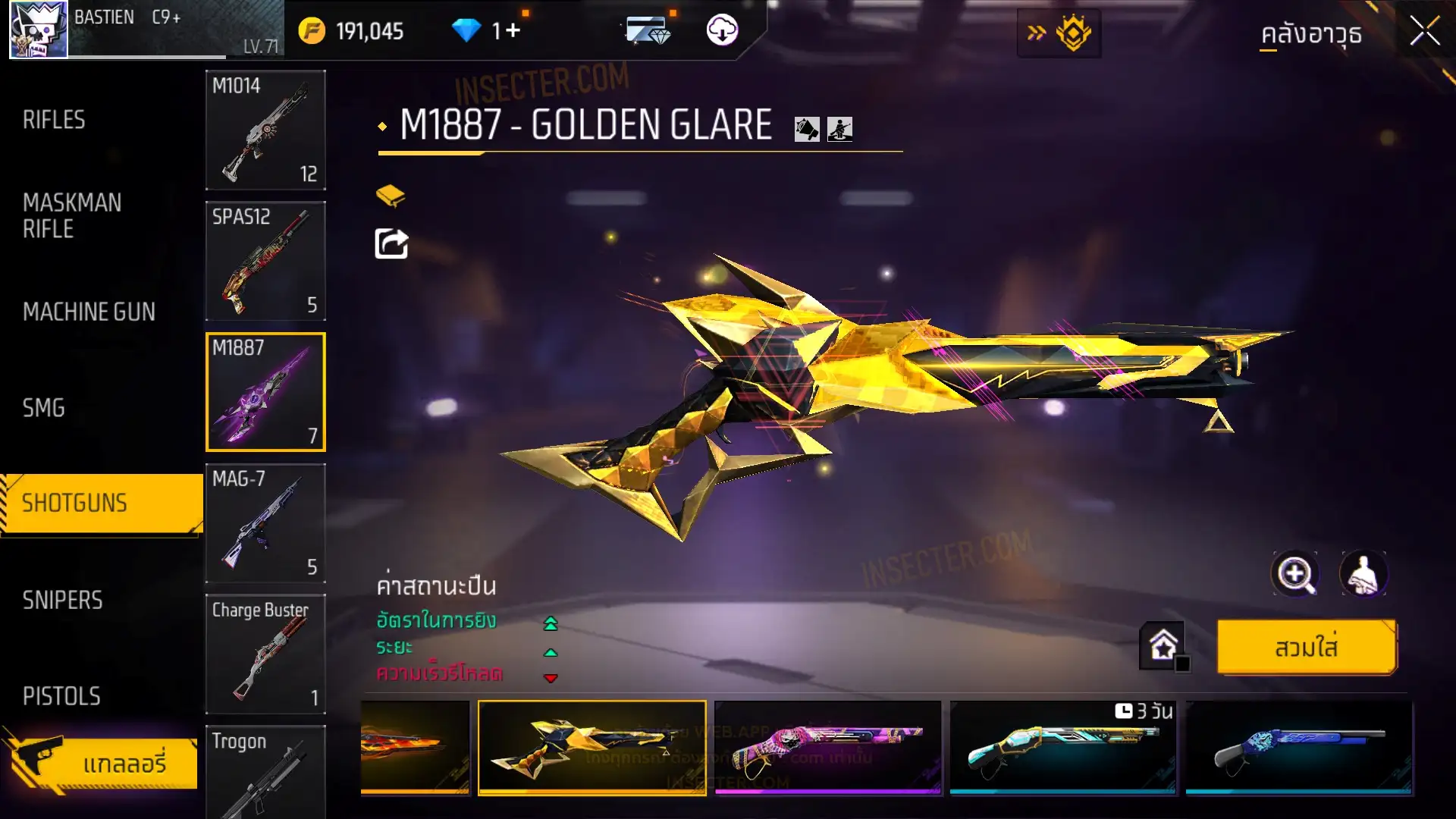Image resolution: width=1456 pixels, height=819 pixels.
Task: Pick the Charge Buster weapon tile
Action: [265, 654]
